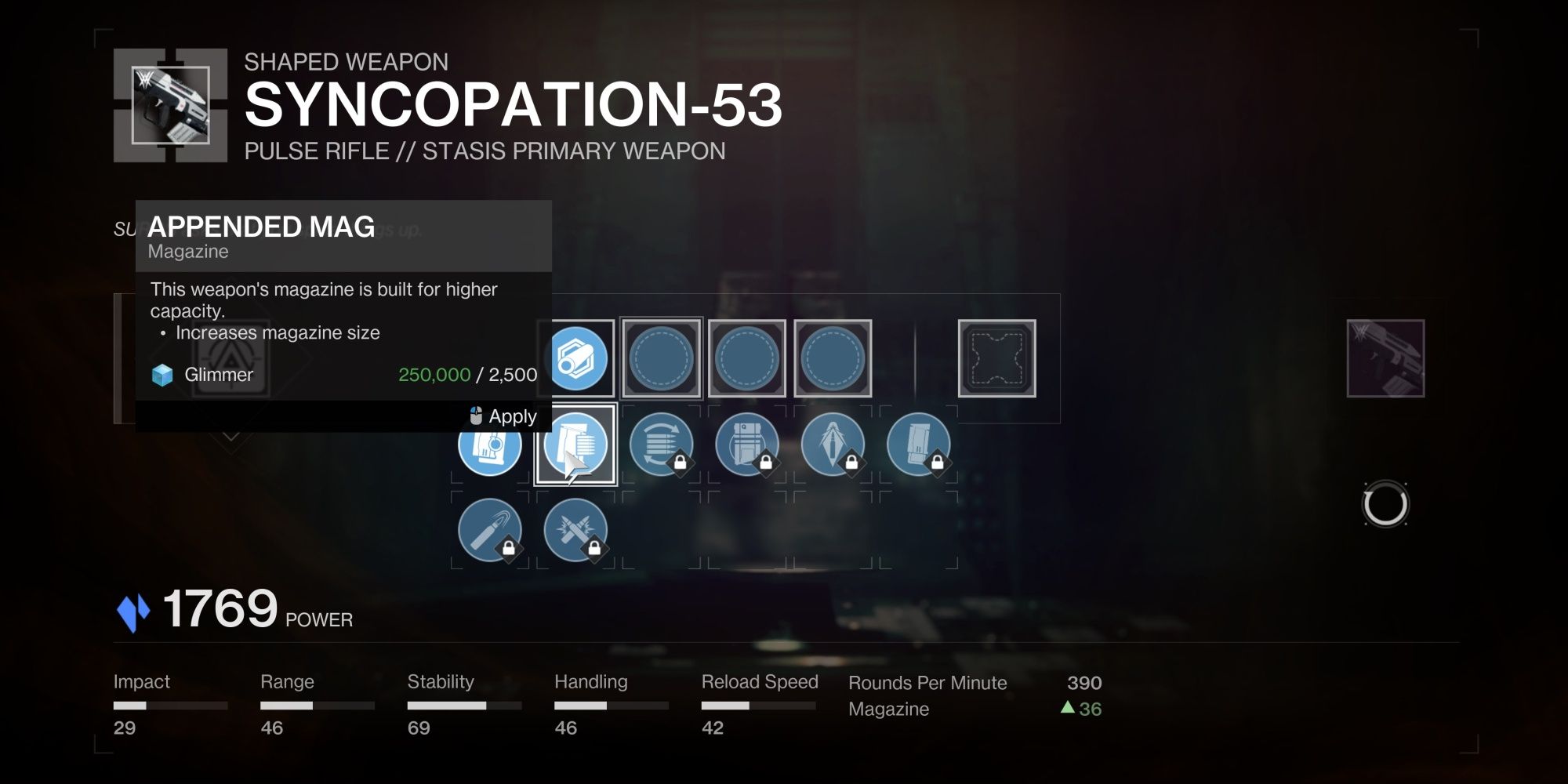Select the highlighted Appended Mag icon
The height and width of the screenshot is (784, 1568).
coord(576,445)
